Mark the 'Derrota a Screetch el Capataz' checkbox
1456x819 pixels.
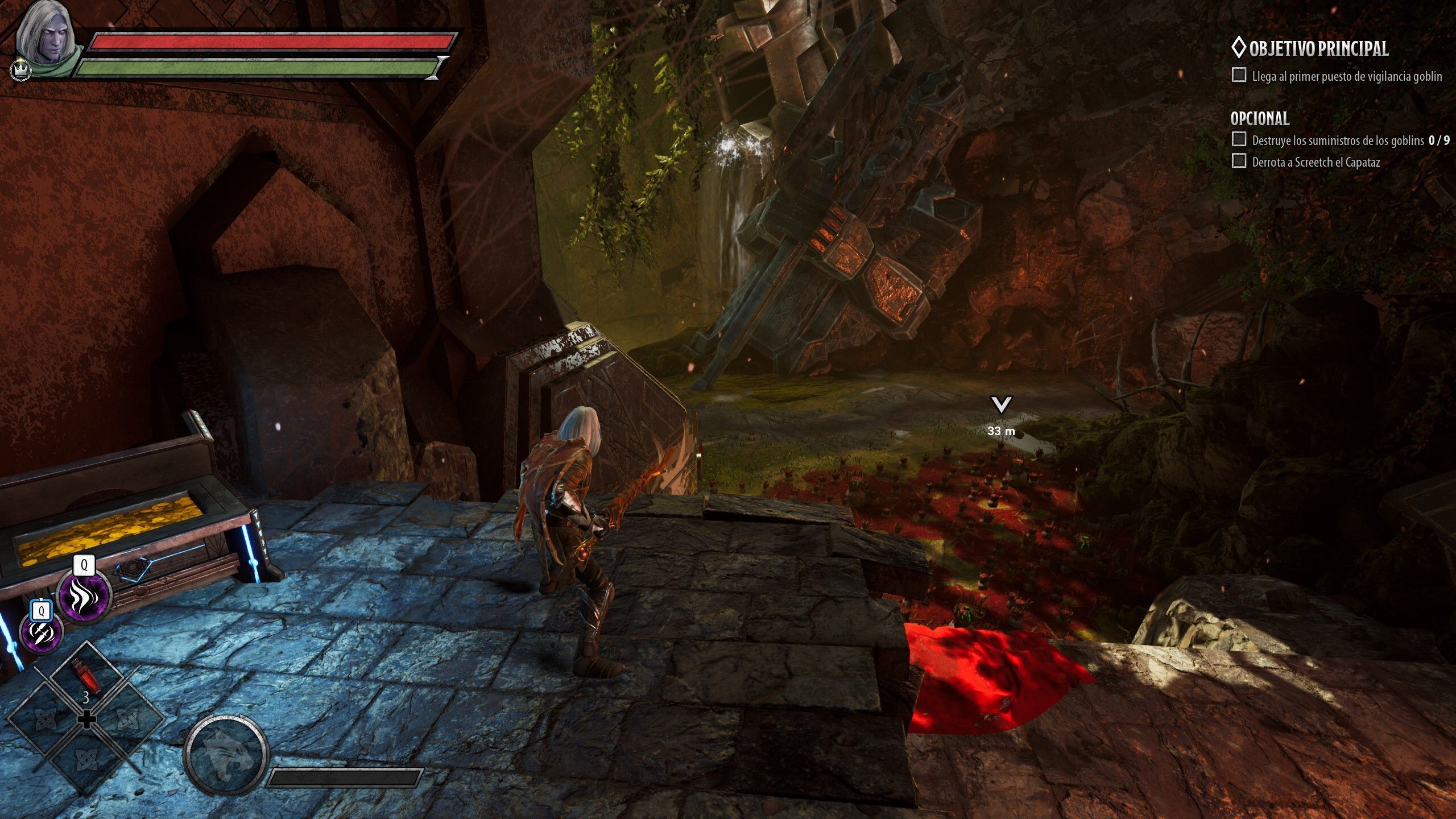point(1238,161)
